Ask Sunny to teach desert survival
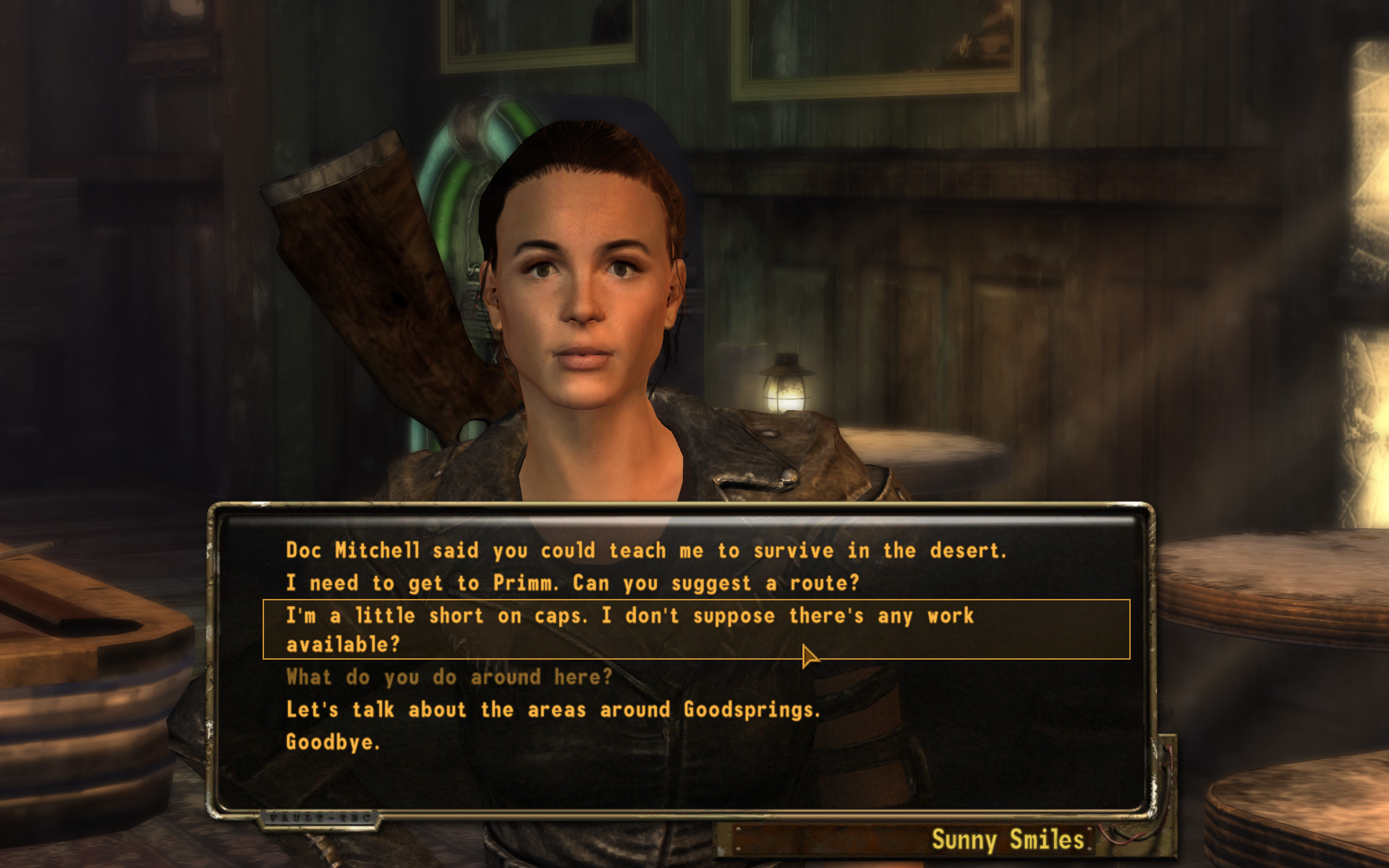The width and height of the screenshot is (1389, 868). [x=645, y=551]
